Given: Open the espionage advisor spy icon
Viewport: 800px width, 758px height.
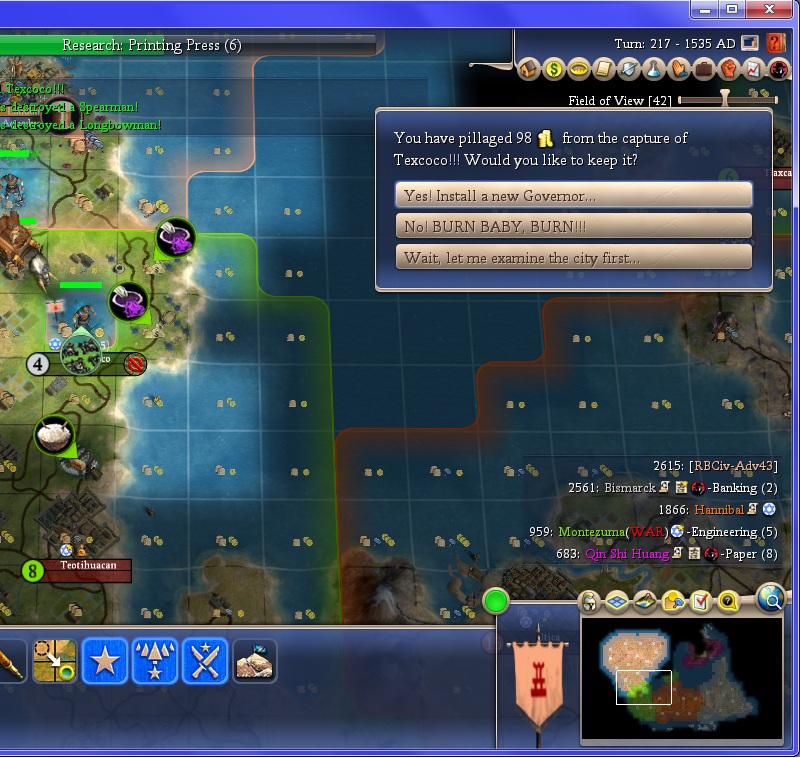Looking at the screenshot, I should [779, 69].
